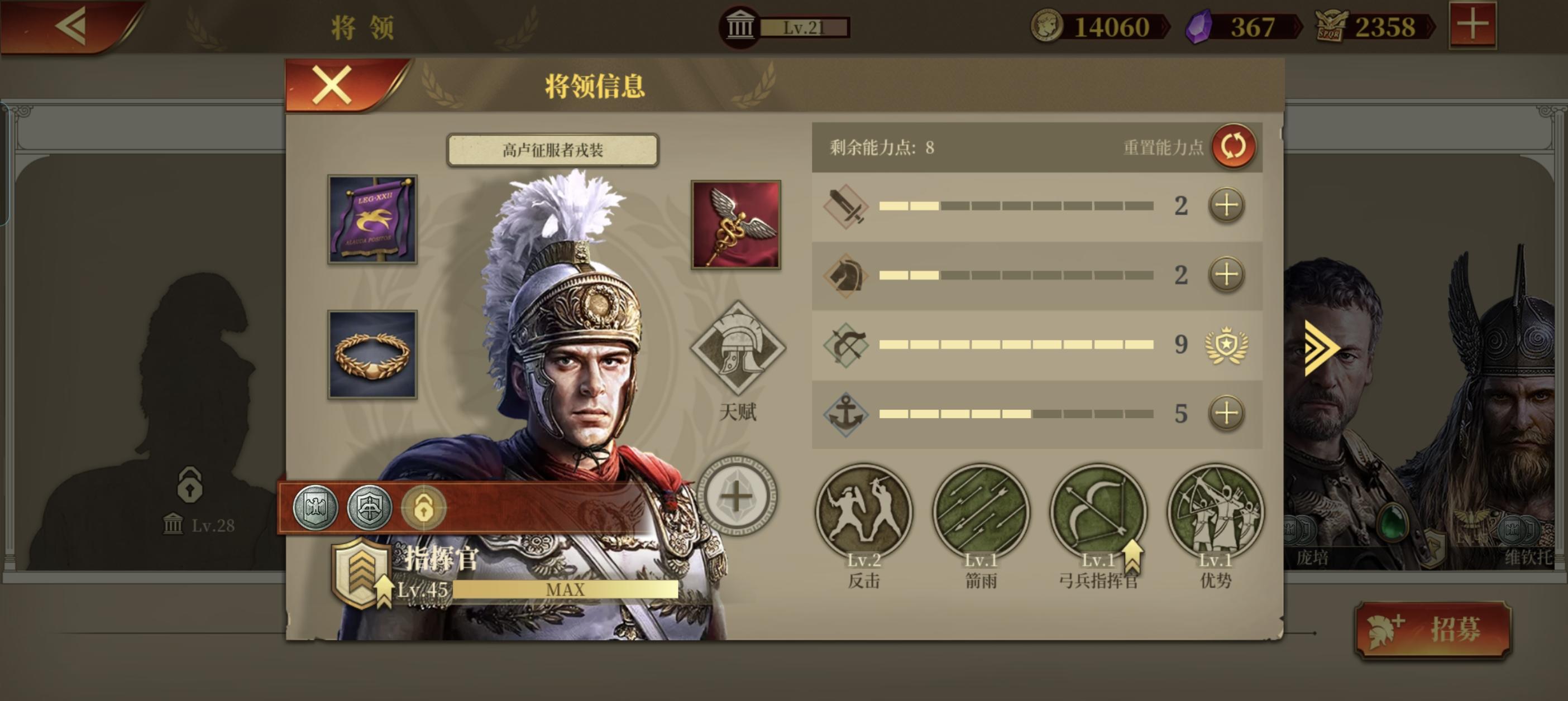Image resolution: width=1568 pixels, height=701 pixels.
Task: Open the 招募 recruit button
Action: pos(1433,629)
